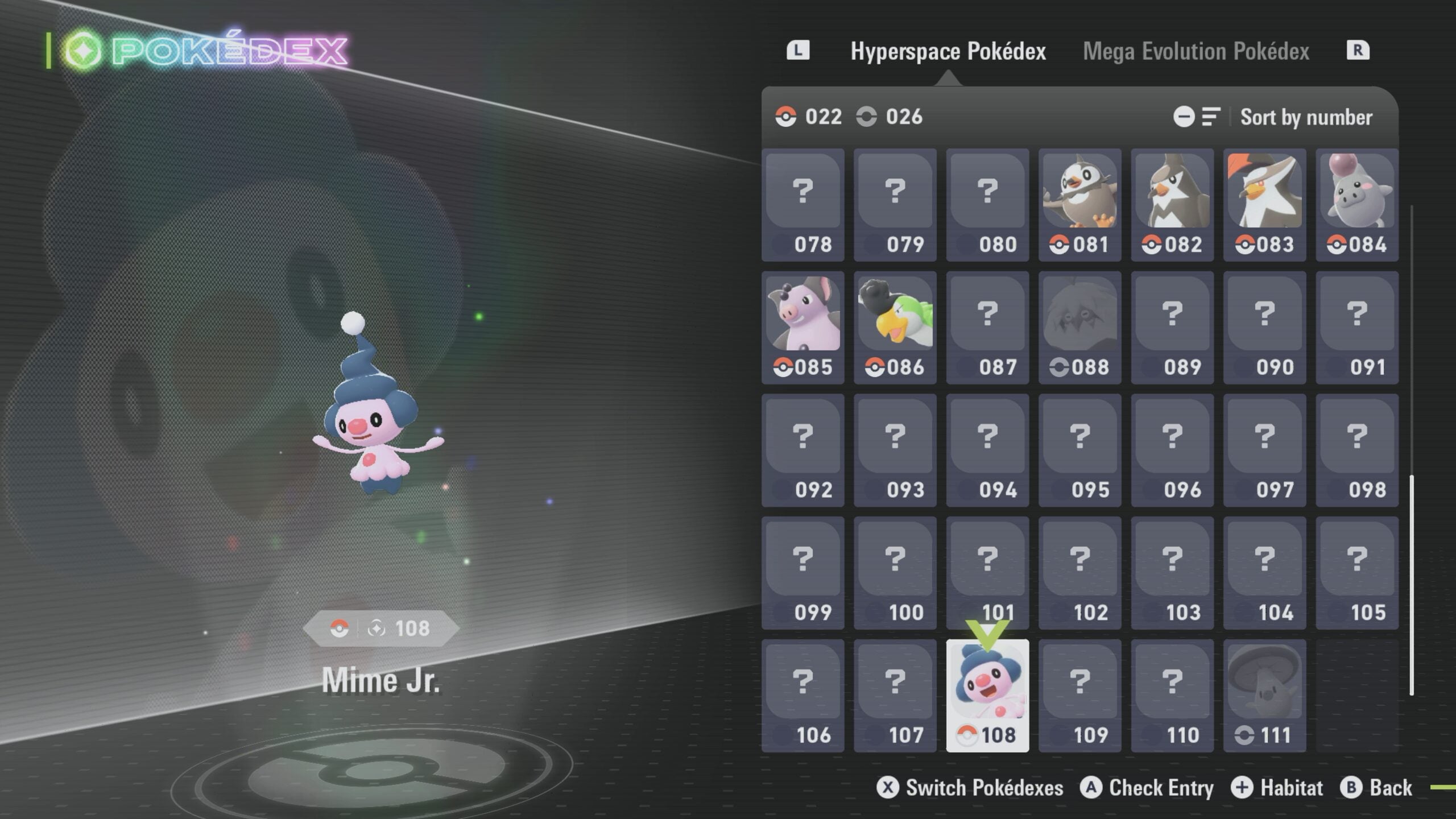1456x819 pixels.
Task: Choose Staravia entry number 082
Action: pos(1172,205)
